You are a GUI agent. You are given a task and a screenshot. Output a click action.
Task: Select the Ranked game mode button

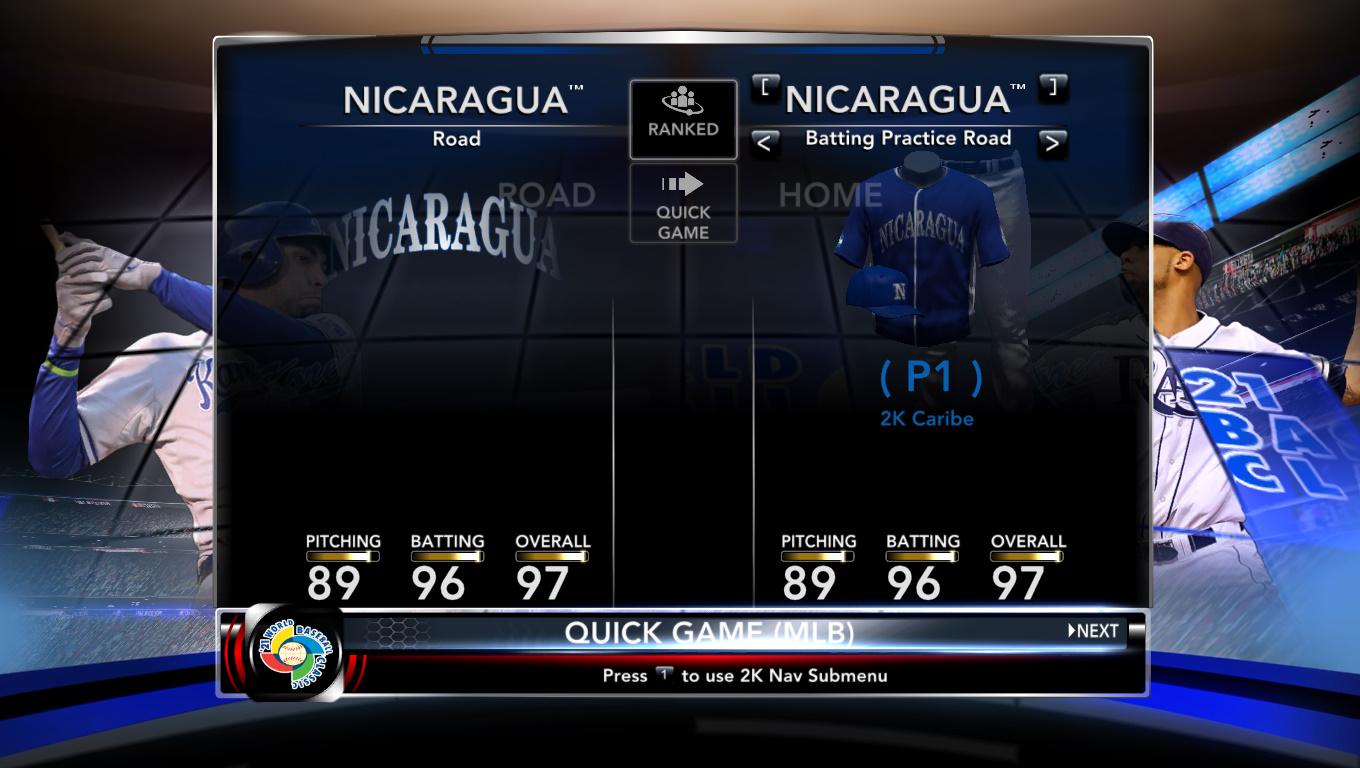(683, 119)
